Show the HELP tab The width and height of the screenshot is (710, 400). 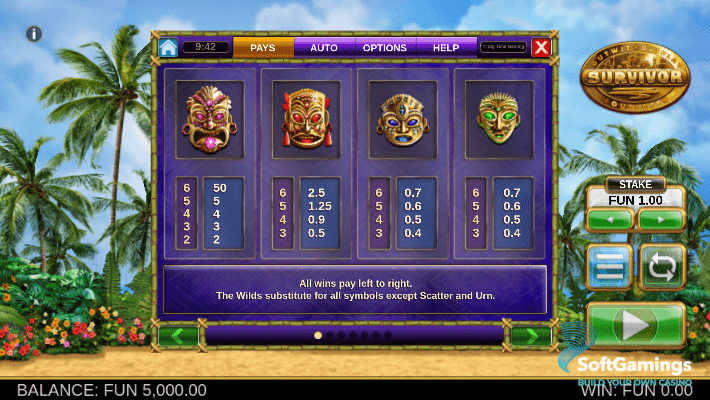point(446,47)
